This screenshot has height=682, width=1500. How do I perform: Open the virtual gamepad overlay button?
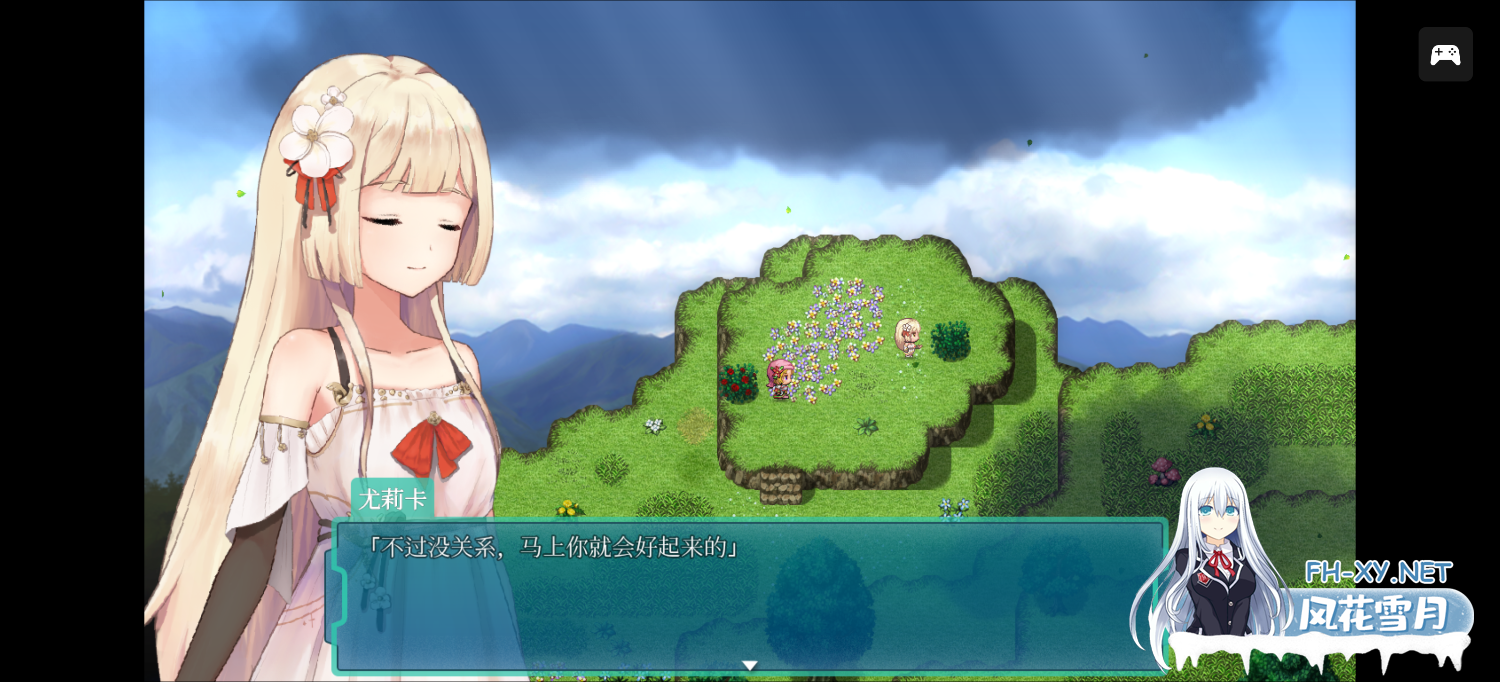pos(1445,55)
